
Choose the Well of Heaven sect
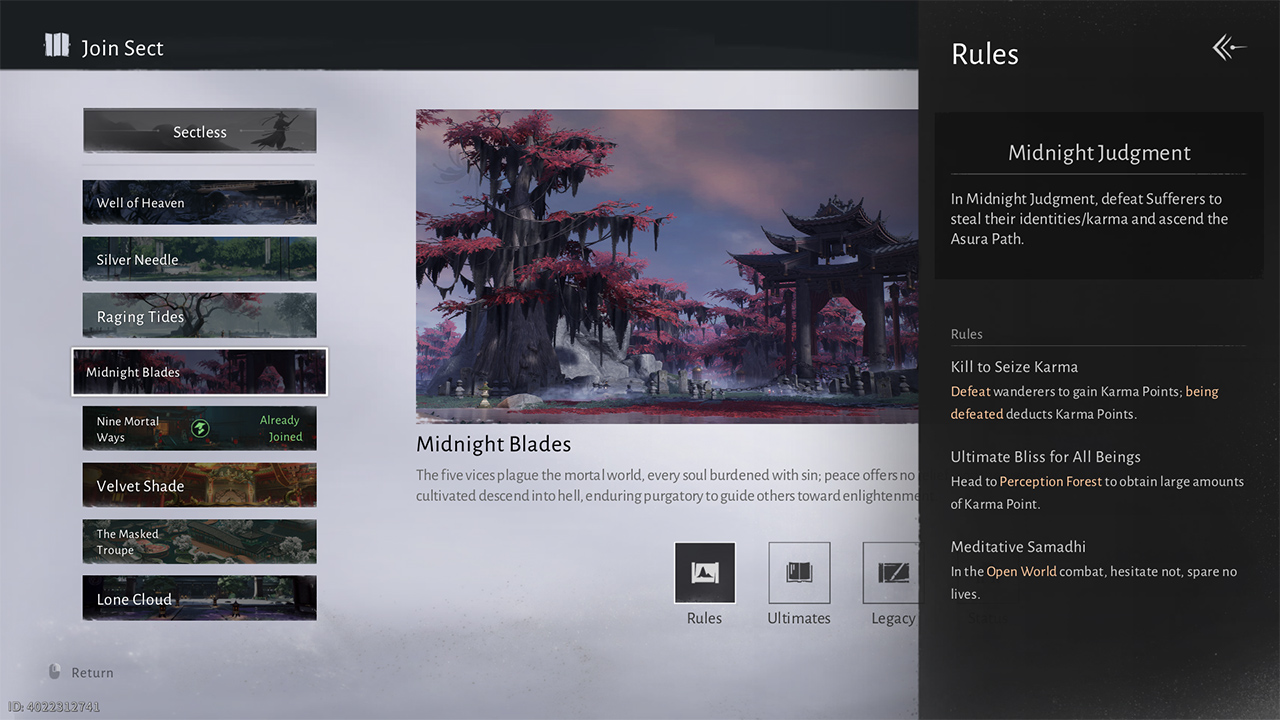199,202
